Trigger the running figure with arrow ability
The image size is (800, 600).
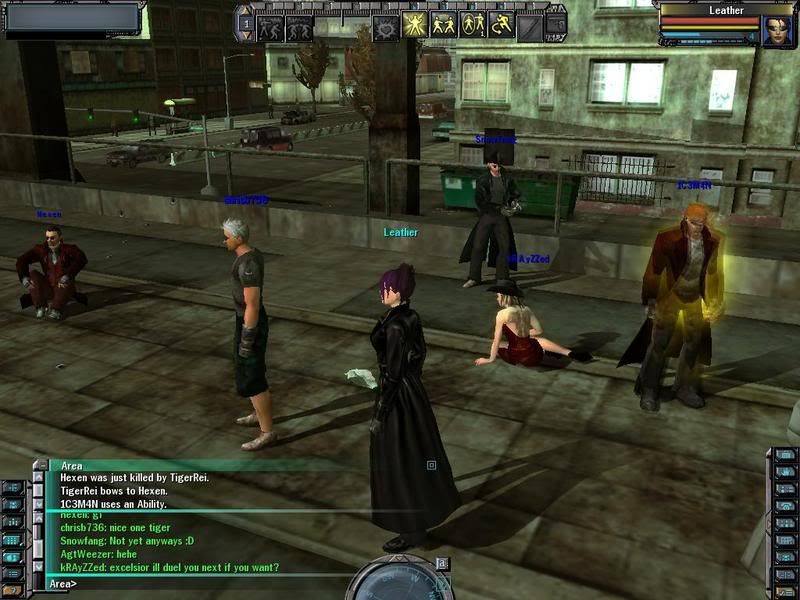tap(501, 24)
